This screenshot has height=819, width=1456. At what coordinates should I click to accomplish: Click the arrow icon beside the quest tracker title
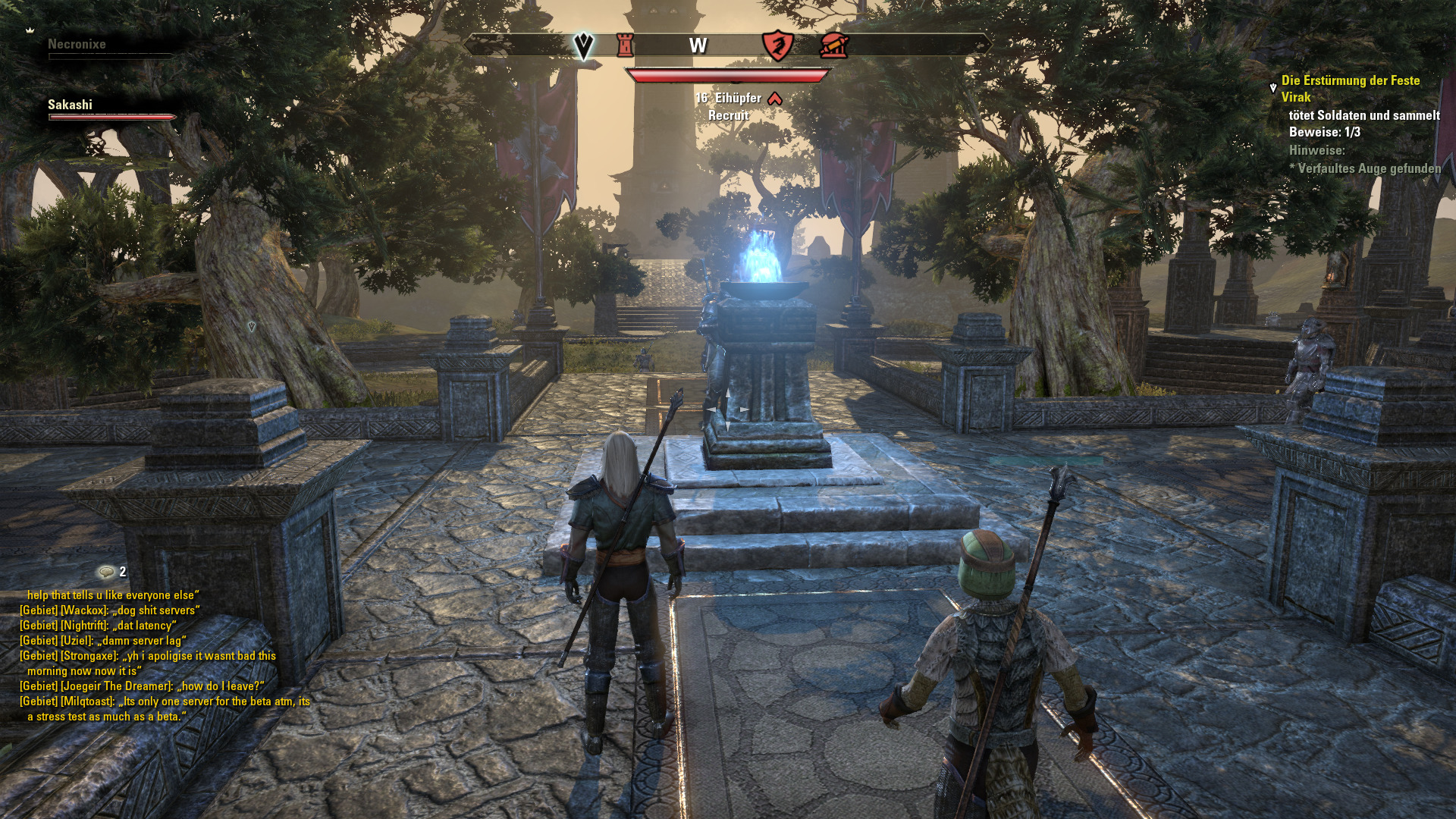(1273, 89)
